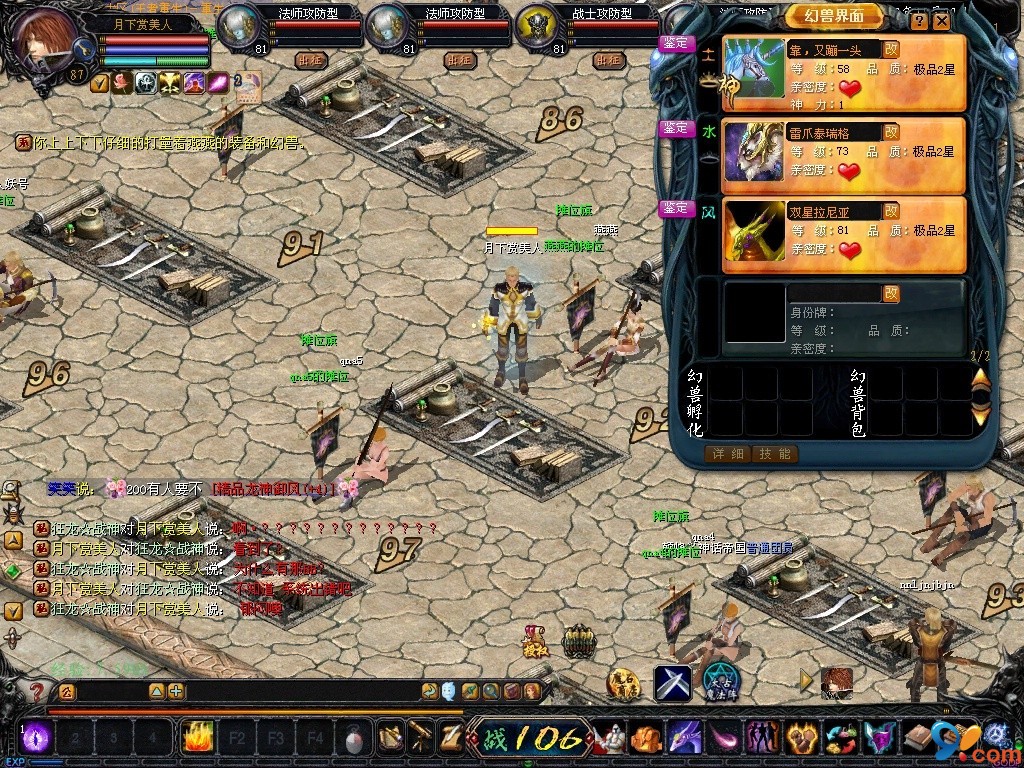Activate the fire skill hotbar slot
The height and width of the screenshot is (768, 1024).
[x=198, y=738]
